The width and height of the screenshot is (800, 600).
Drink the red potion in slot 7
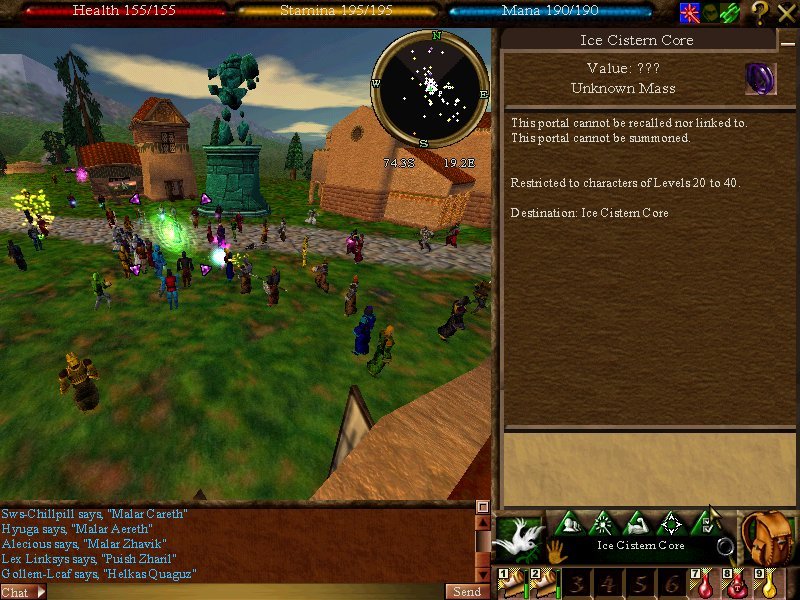tap(706, 584)
